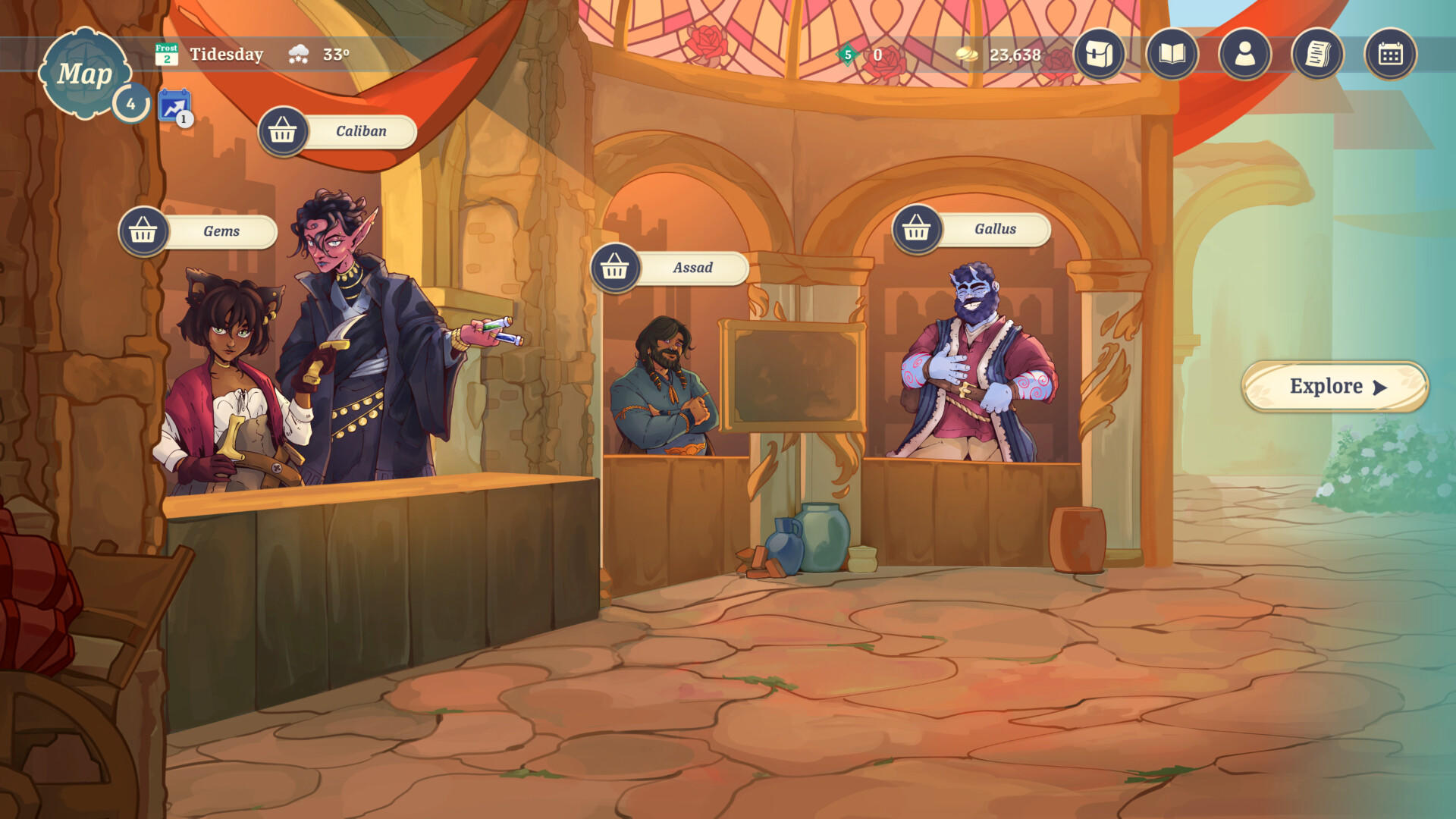Open the Map compass button
Image resolution: width=1456 pixels, height=819 pixels.
pos(86,72)
